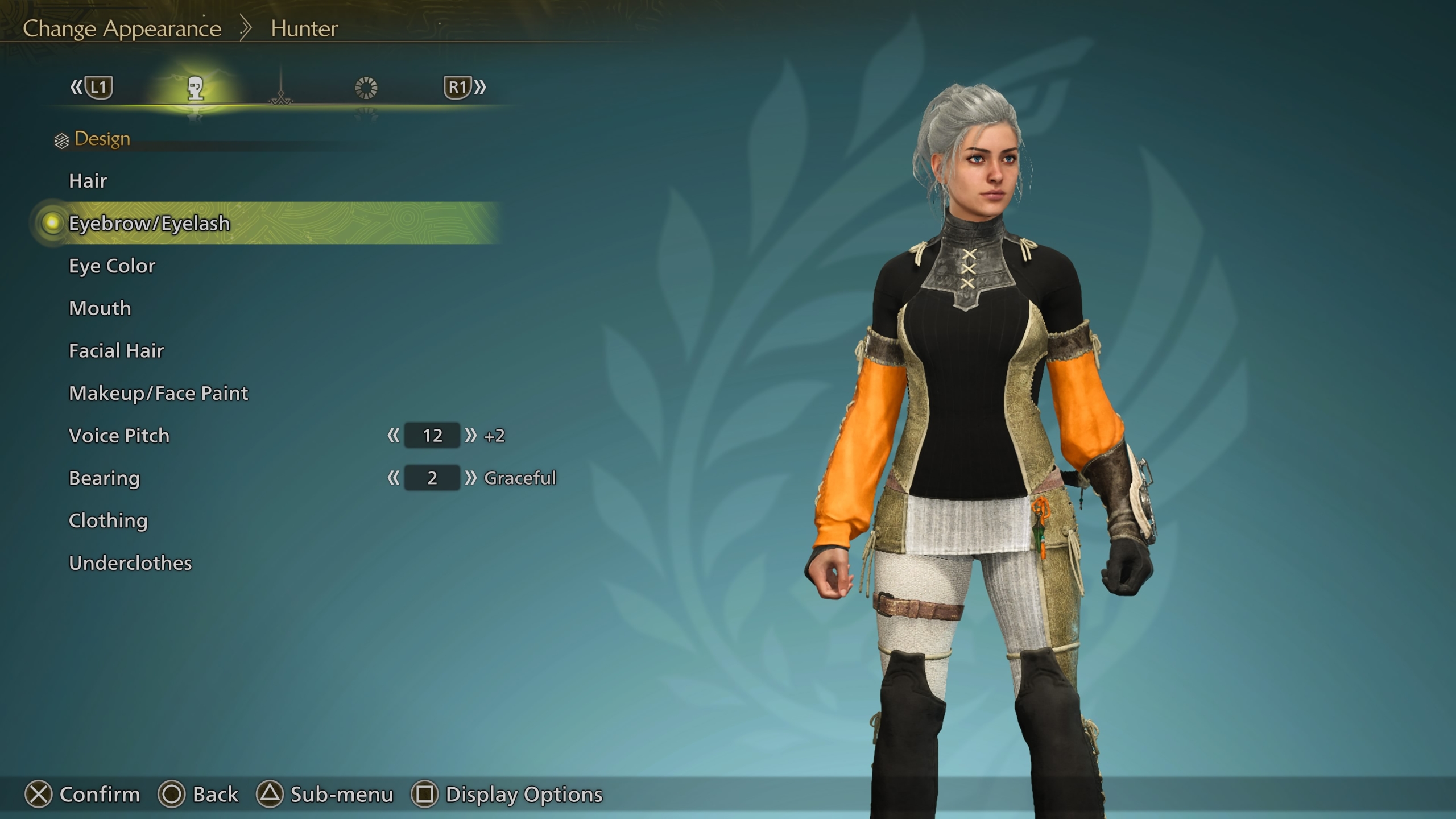
Task: Open Makeup/Face Paint settings
Action: [159, 394]
